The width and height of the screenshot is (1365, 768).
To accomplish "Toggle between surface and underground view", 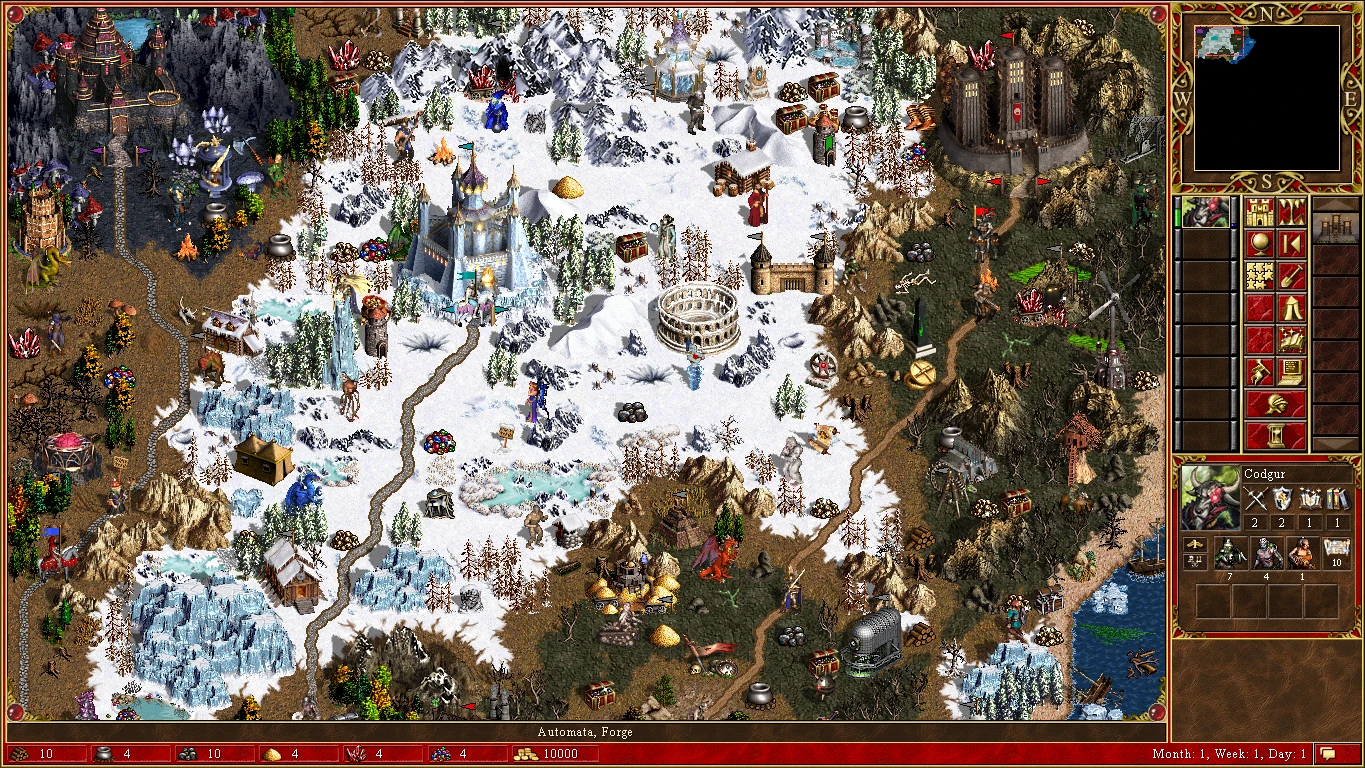I will (1292, 213).
